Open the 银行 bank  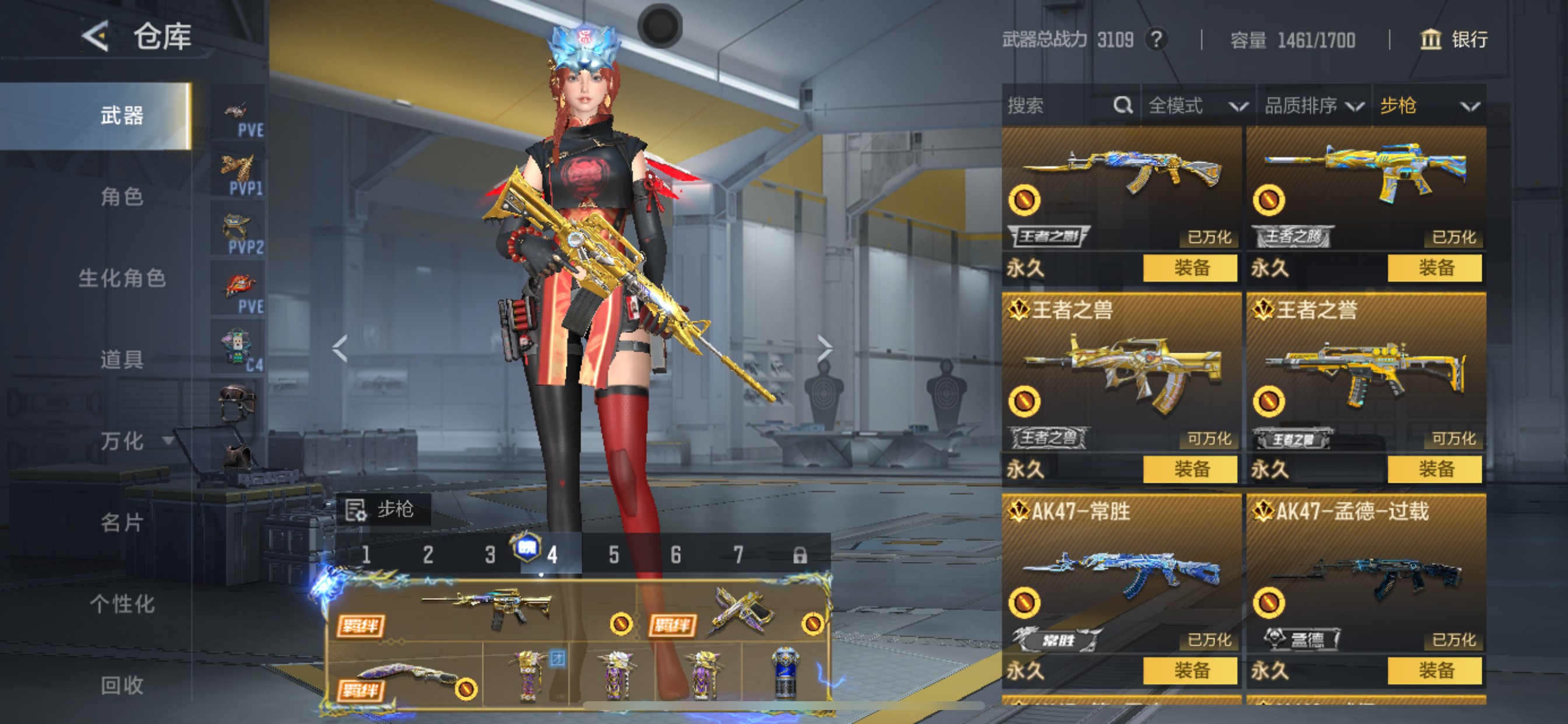(1454, 40)
